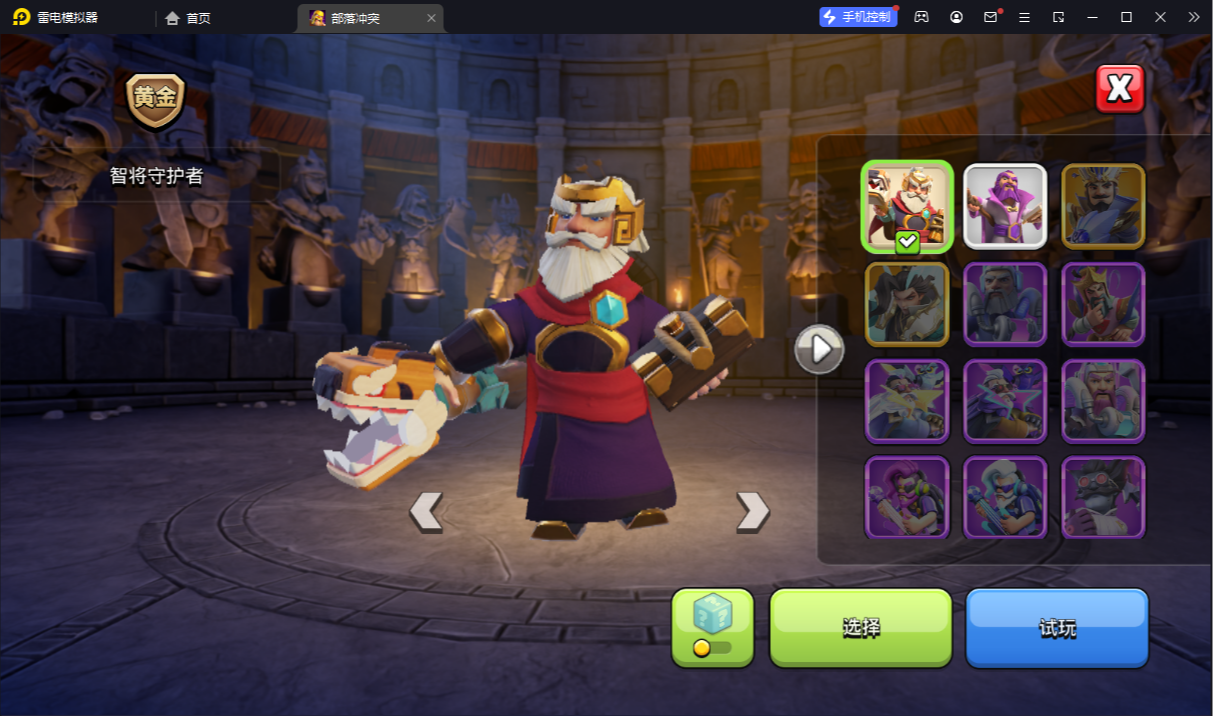
Task: Choose the default purple-robed warden skin
Action: pyautogui.click(x=1005, y=207)
